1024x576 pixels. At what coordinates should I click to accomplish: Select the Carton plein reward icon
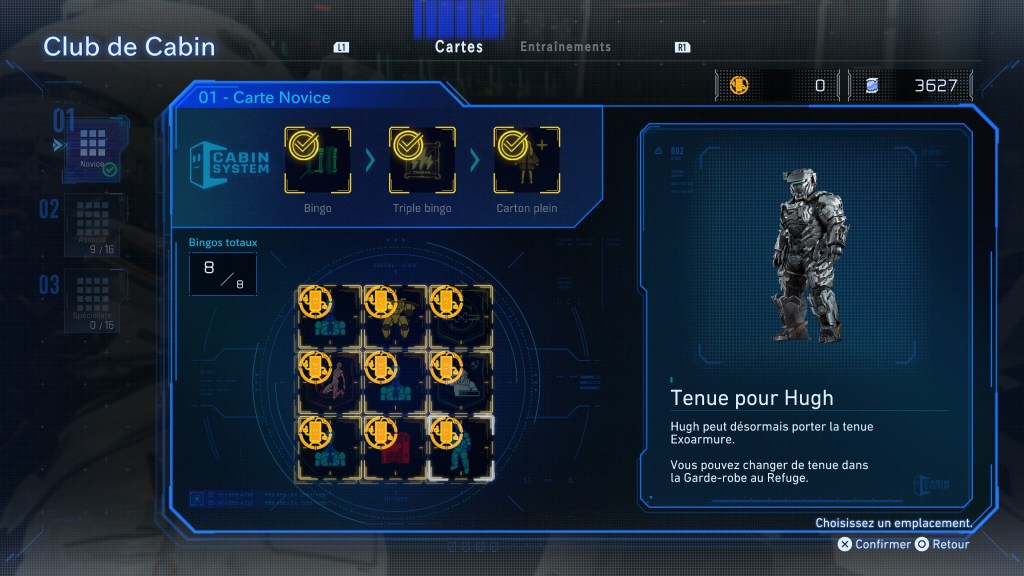pos(527,160)
